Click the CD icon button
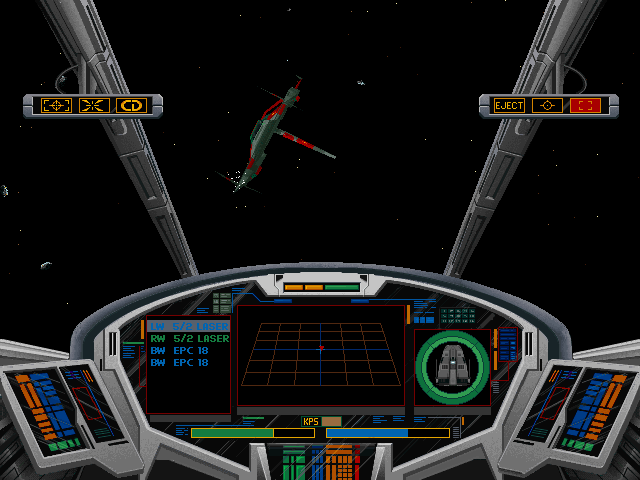 (131, 105)
